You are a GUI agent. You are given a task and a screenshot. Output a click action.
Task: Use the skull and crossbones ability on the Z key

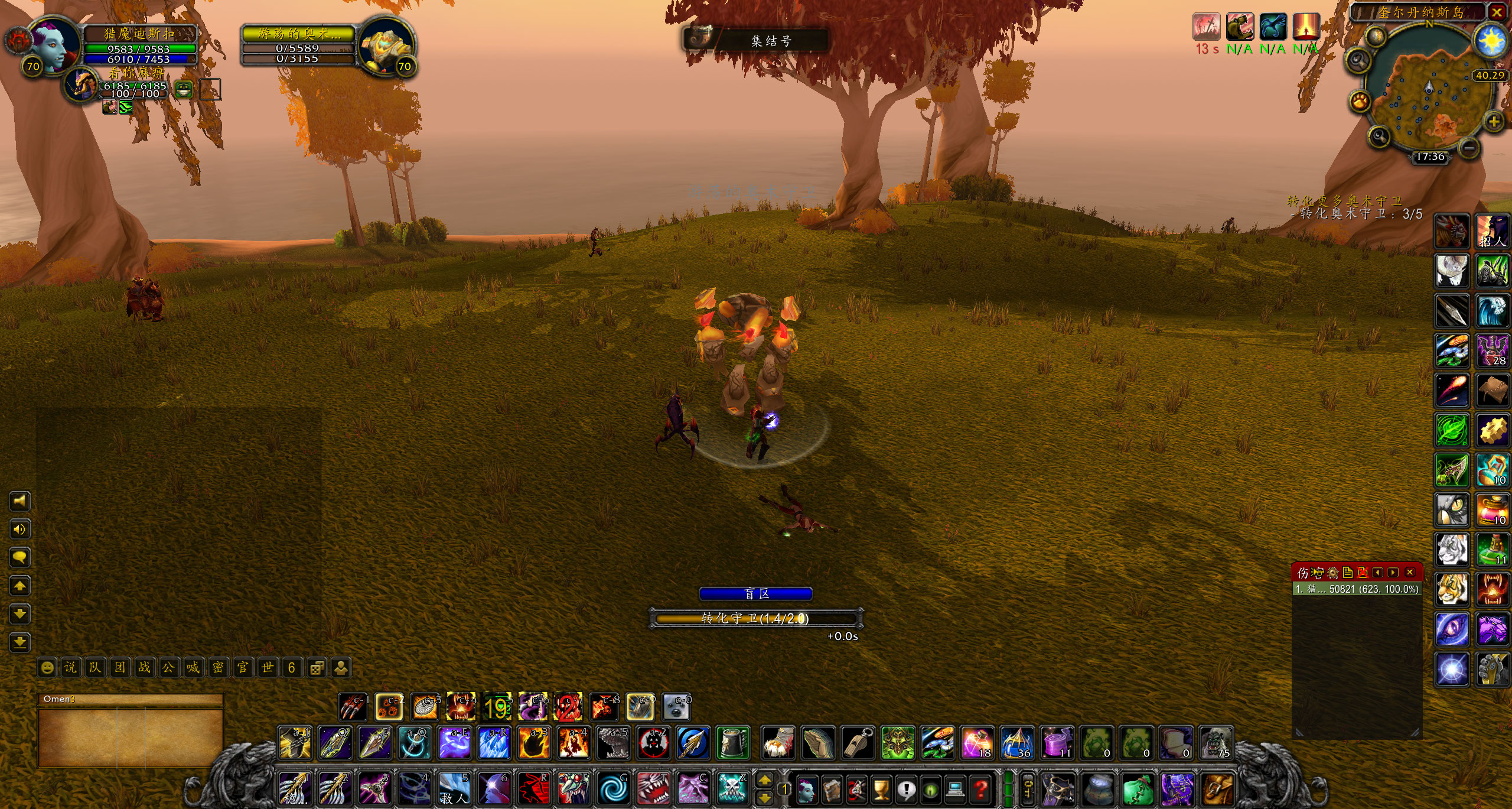(733, 788)
